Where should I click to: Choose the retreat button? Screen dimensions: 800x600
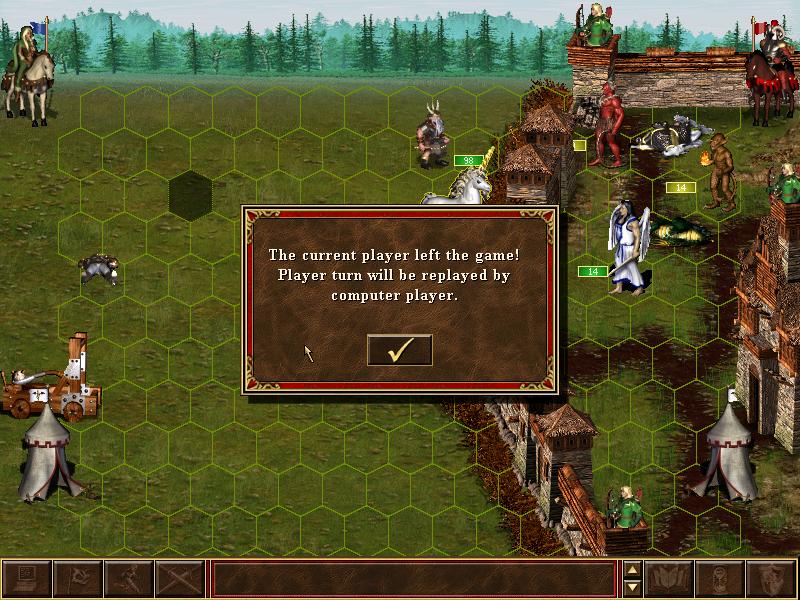[x=128, y=578]
